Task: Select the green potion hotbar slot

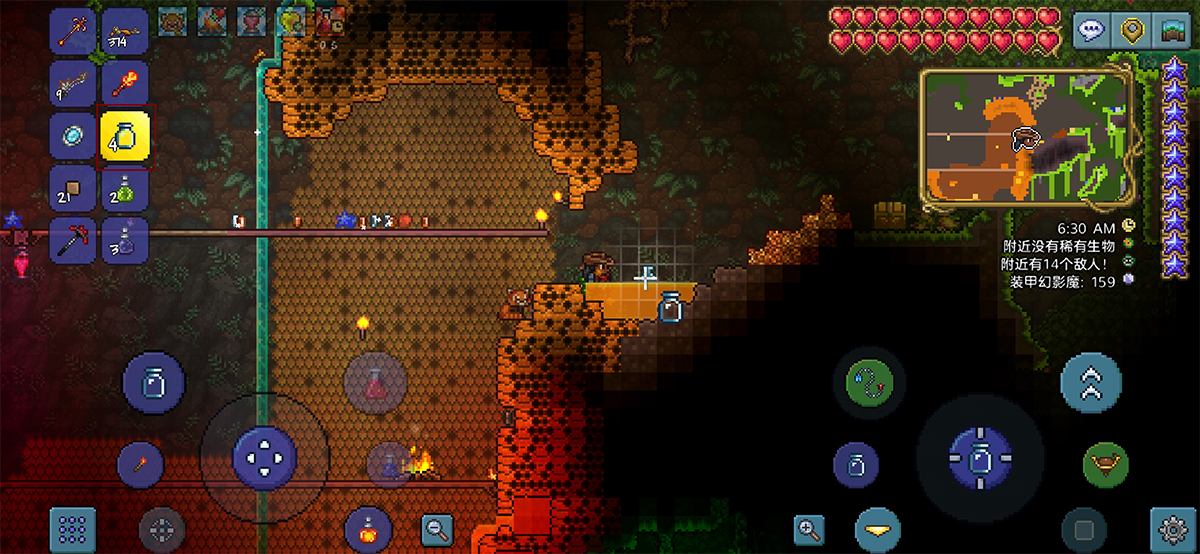Action: click(x=125, y=188)
